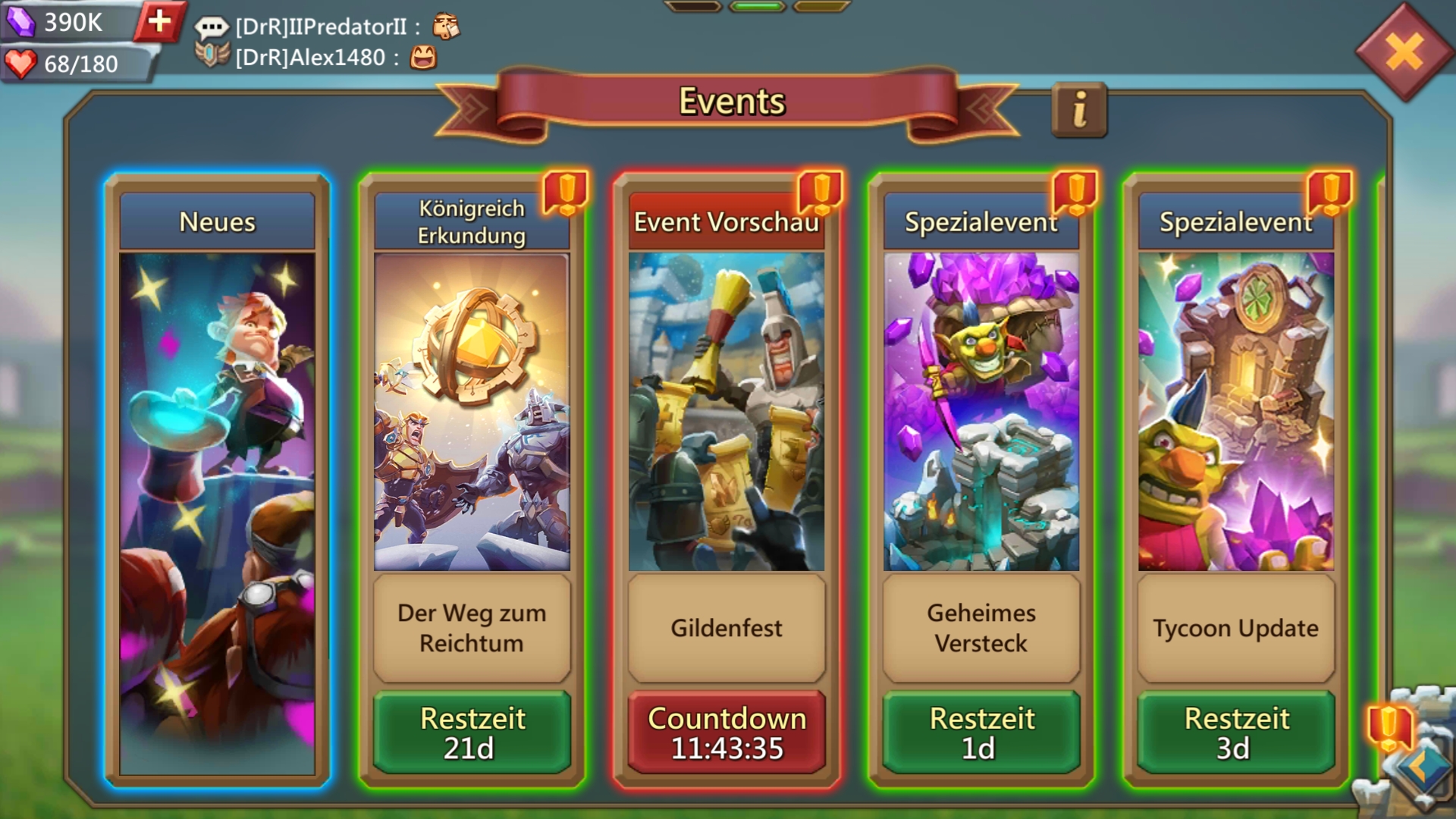Add more gems with the plus button
1456x819 pixels.
[159, 21]
